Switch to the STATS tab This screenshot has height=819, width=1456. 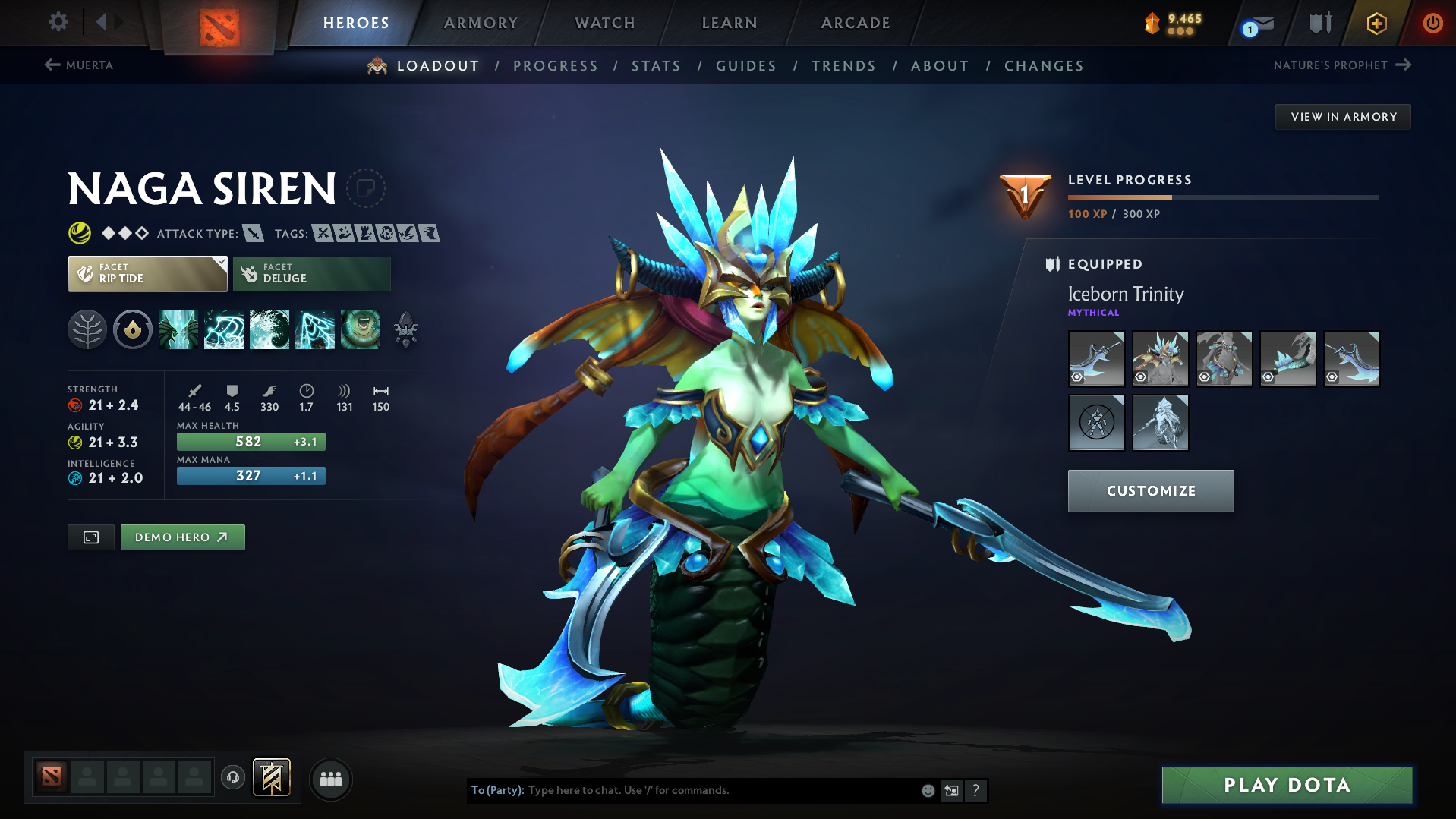tap(655, 66)
